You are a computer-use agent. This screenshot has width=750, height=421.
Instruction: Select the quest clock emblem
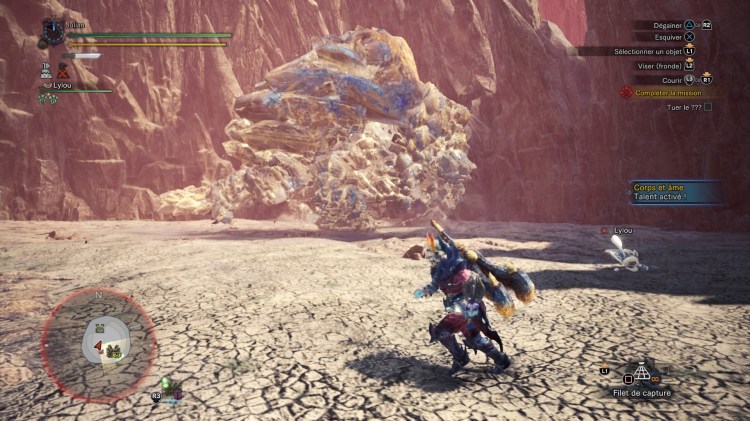[53, 32]
